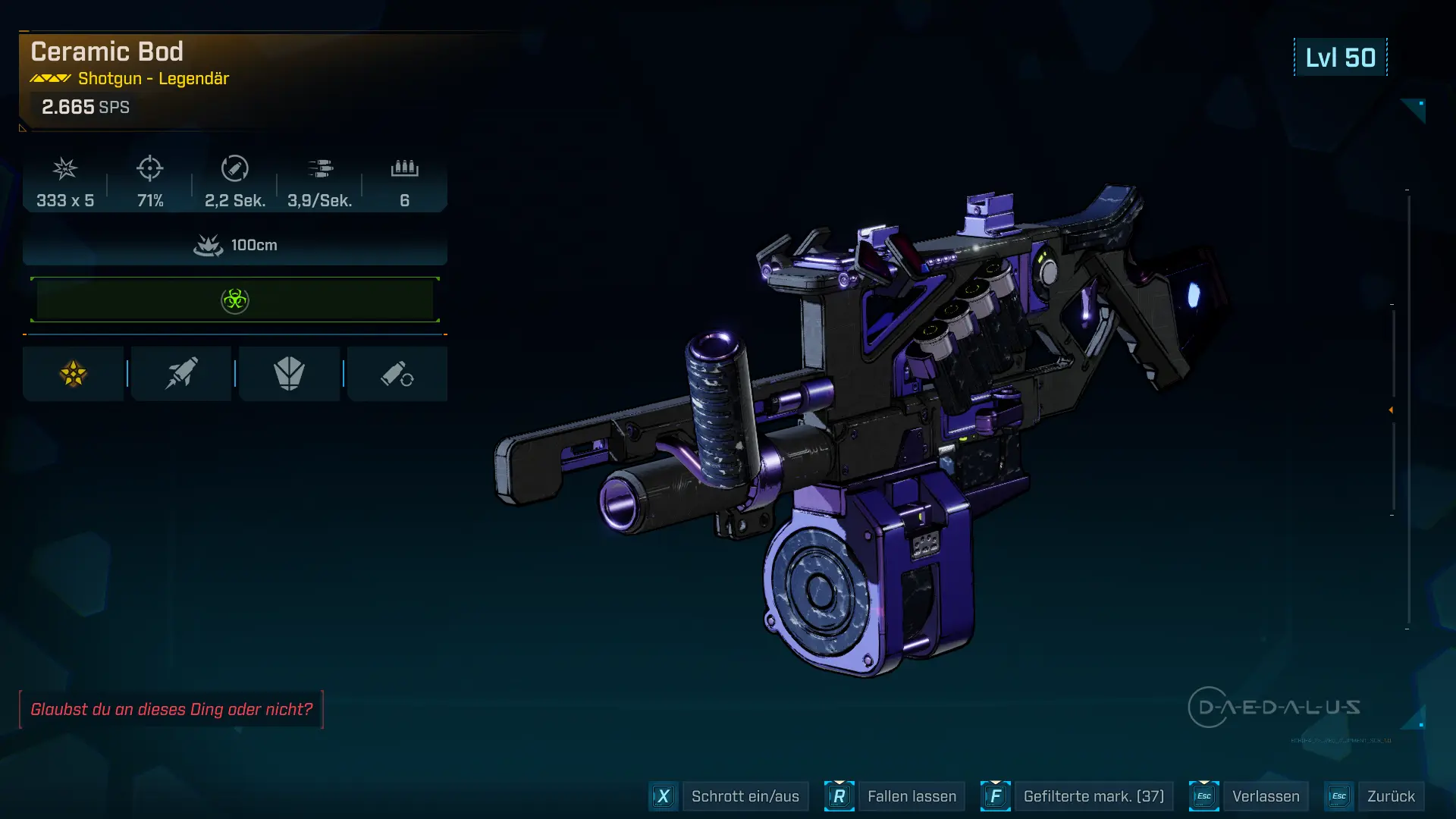Select the bullet reload perk icon
Image resolution: width=1456 pixels, height=819 pixels.
point(397,374)
